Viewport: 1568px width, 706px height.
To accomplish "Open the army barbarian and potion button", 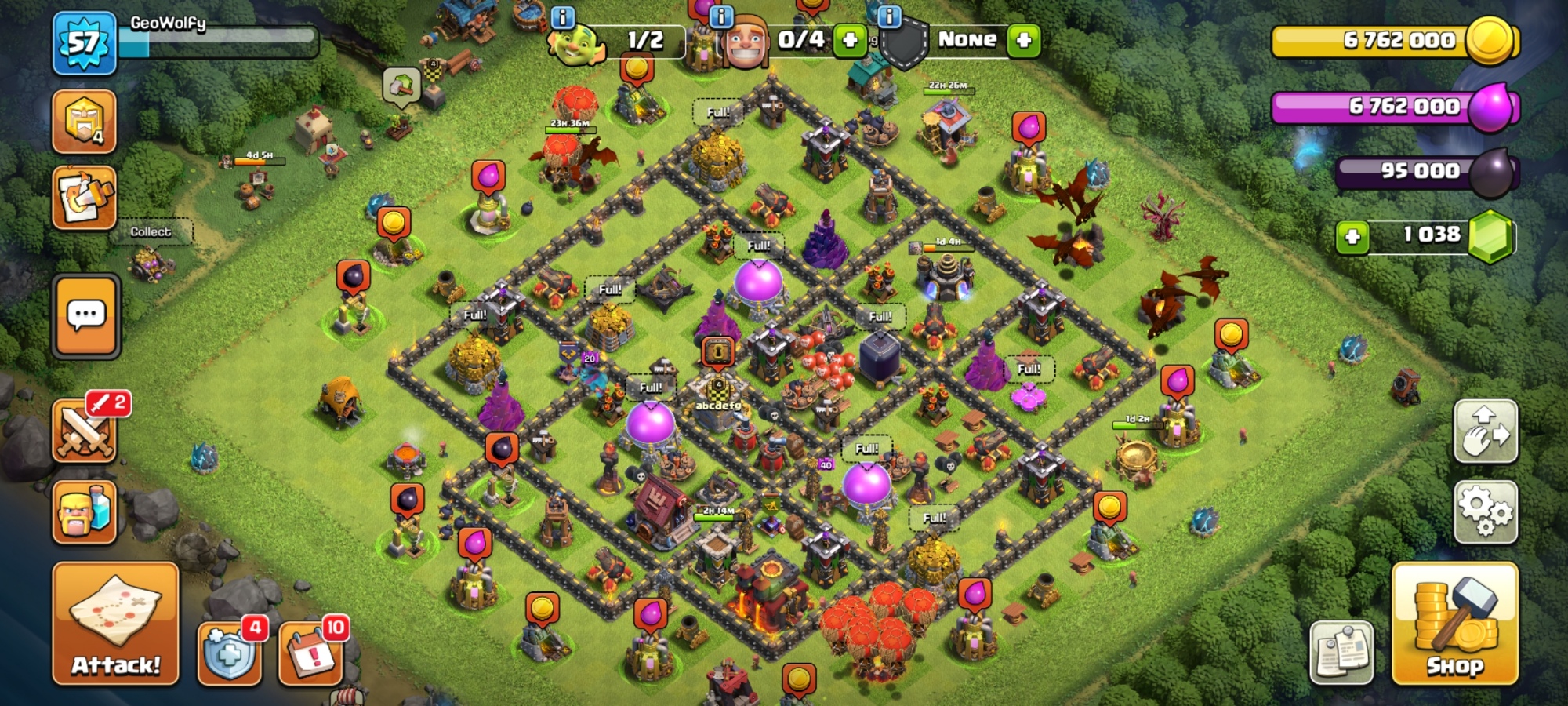I will tap(85, 512).
